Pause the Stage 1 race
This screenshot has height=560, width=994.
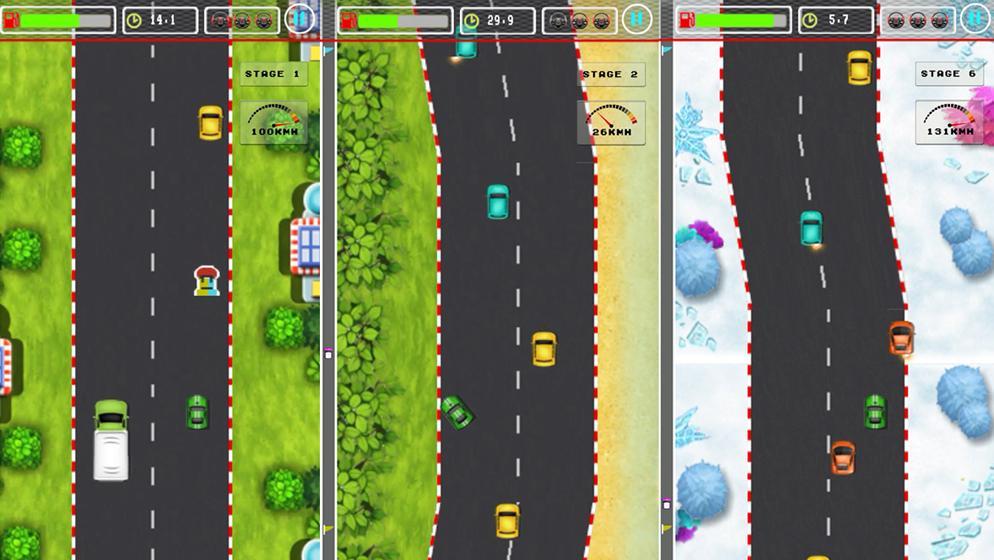(x=299, y=19)
